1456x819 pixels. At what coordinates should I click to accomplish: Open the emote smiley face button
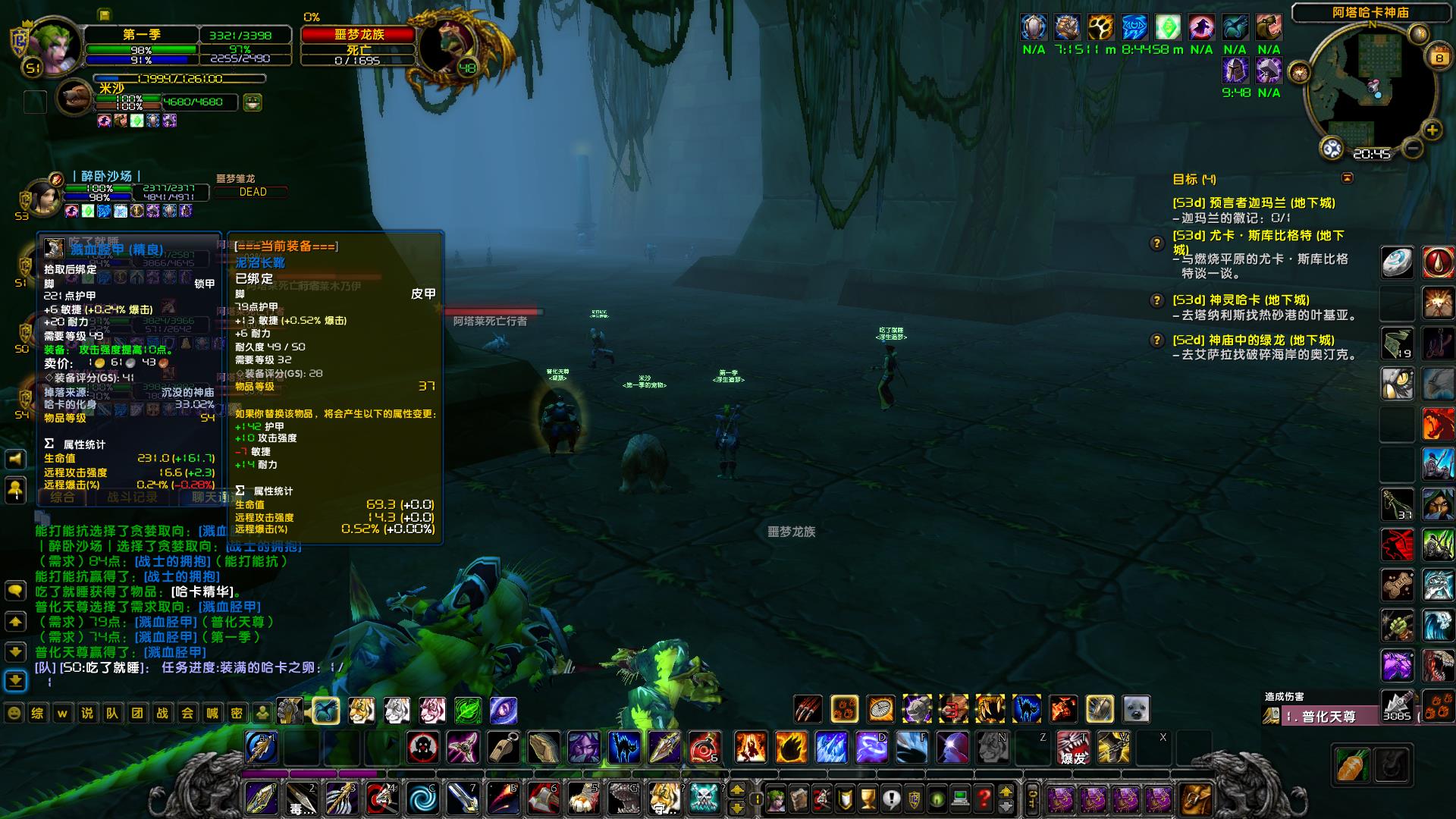coord(14,713)
